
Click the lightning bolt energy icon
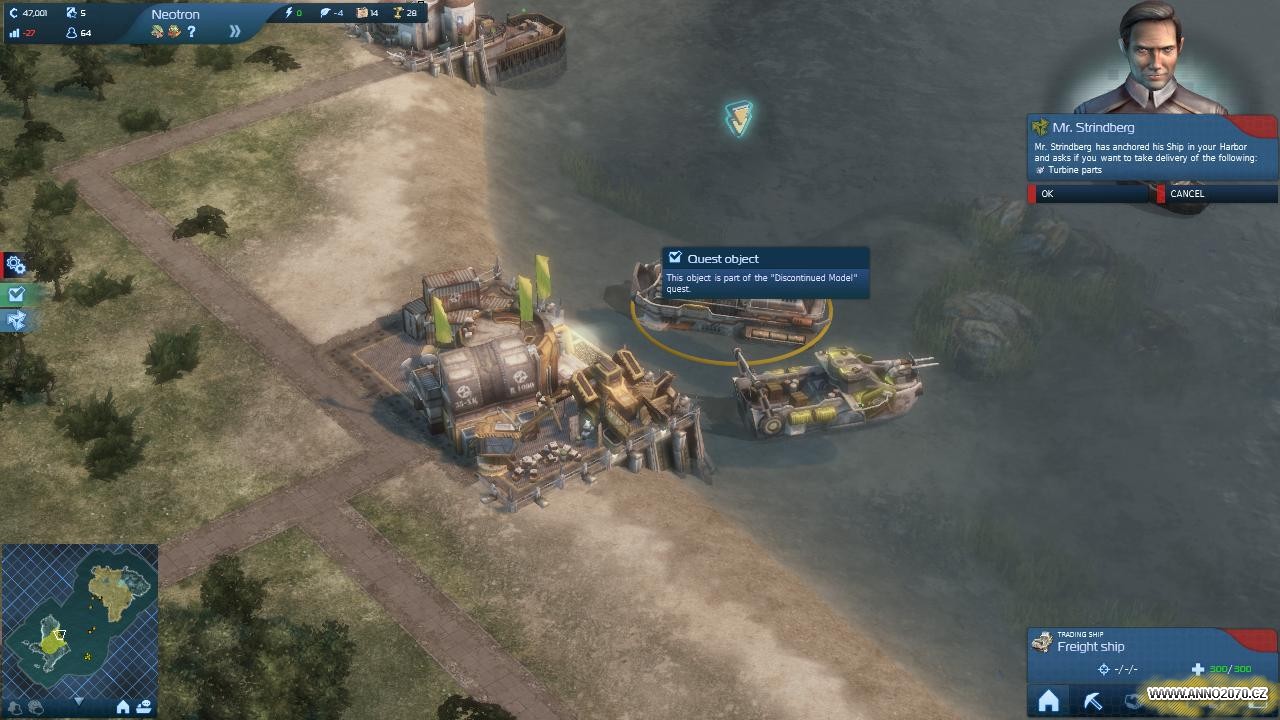tap(290, 13)
